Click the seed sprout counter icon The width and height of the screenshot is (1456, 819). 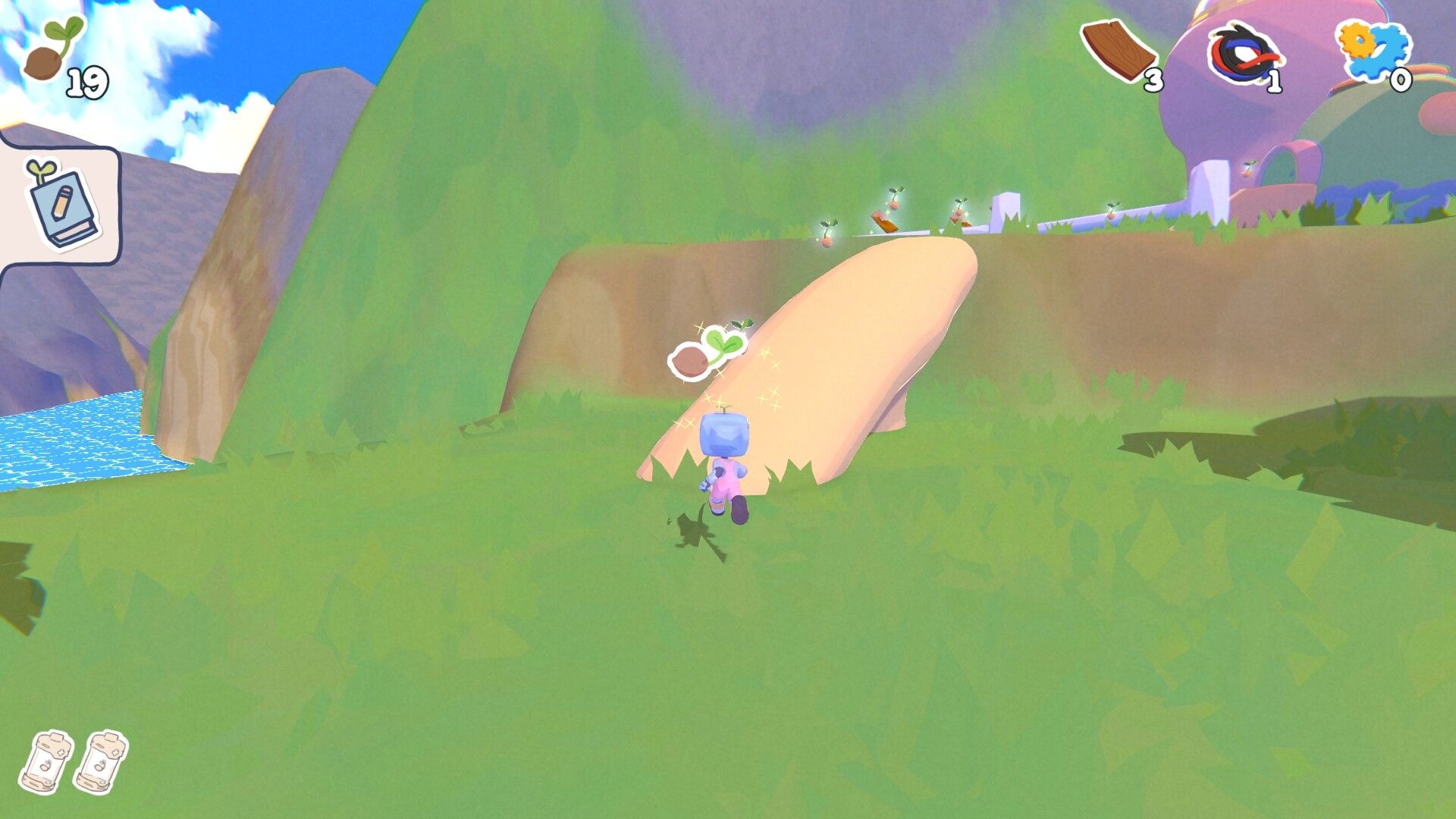52,52
